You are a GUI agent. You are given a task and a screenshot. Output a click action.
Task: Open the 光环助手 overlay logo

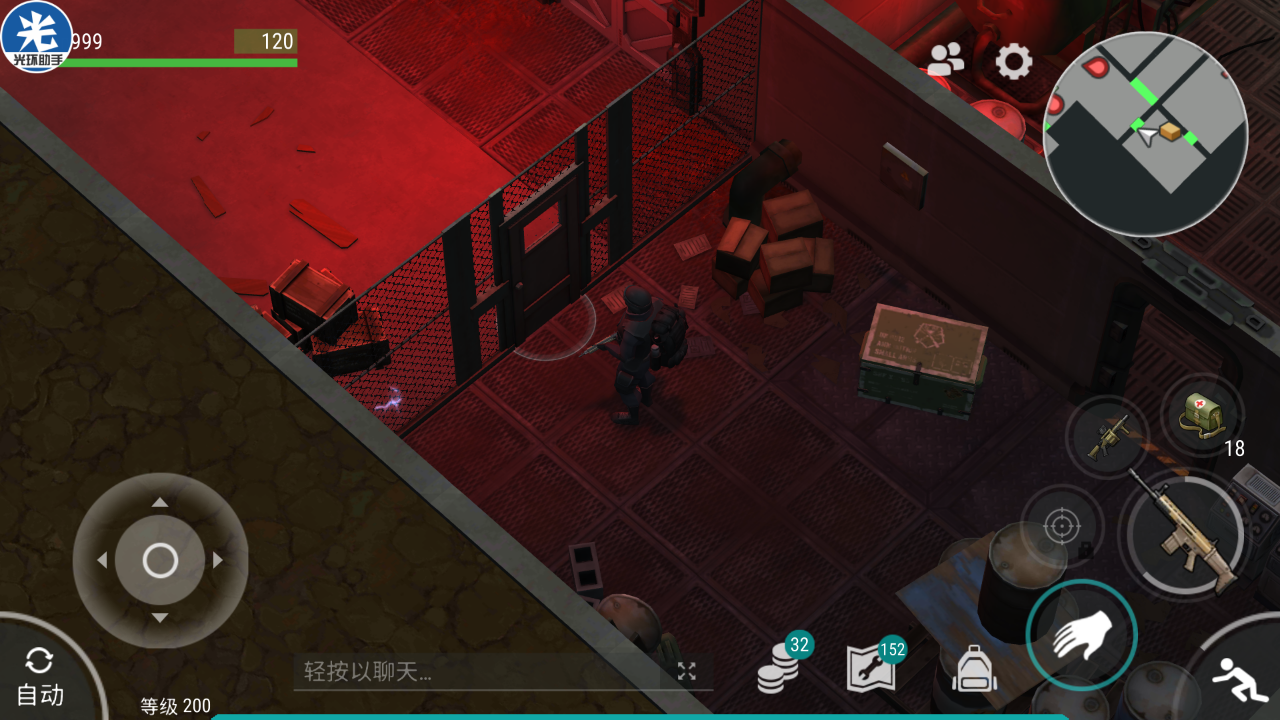[36, 36]
